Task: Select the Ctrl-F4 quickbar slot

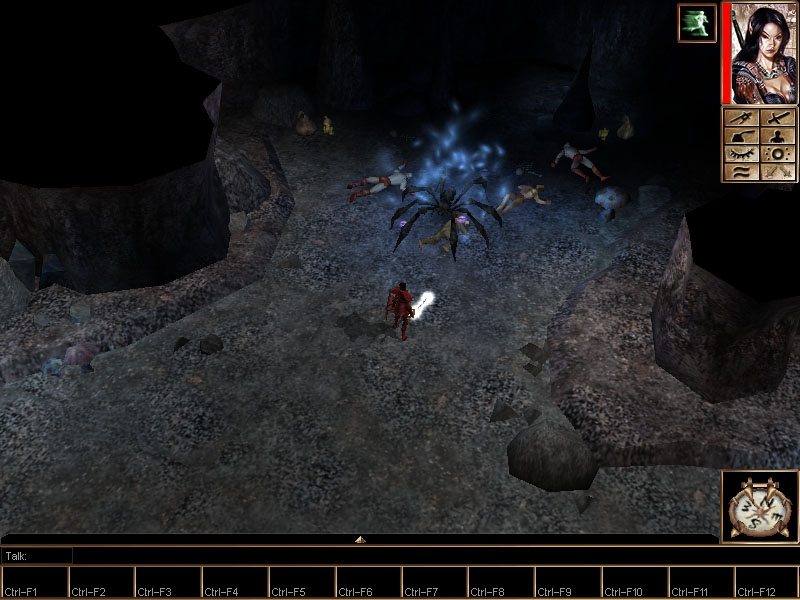Action: [x=235, y=582]
